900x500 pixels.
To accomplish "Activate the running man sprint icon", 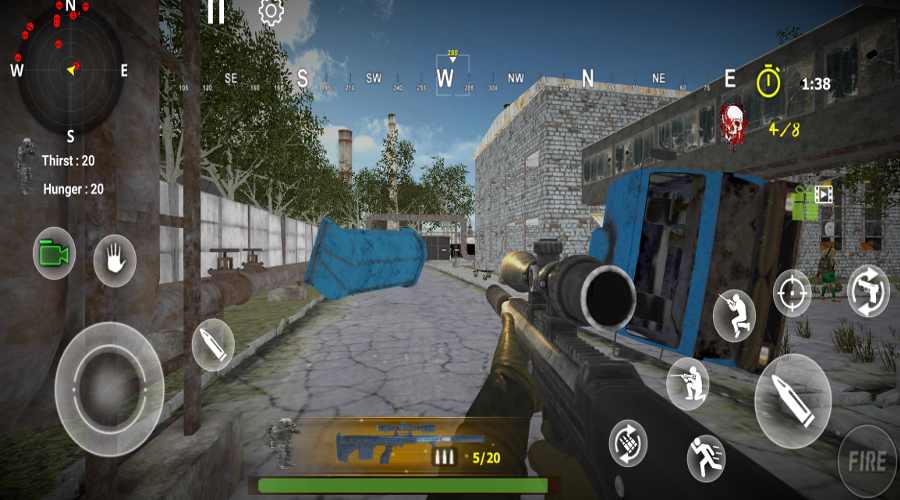I will (x=706, y=459).
